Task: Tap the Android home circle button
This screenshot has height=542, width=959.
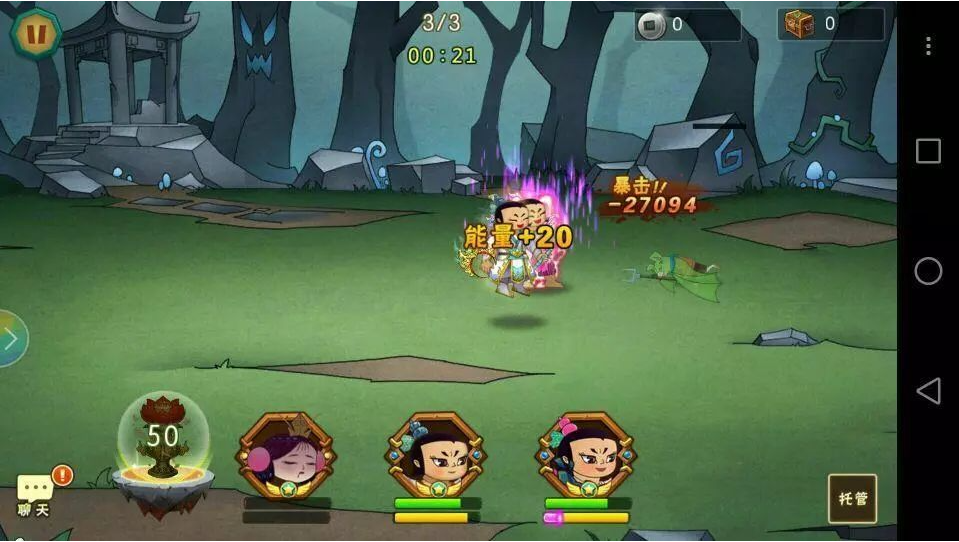Action: (928, 271)
